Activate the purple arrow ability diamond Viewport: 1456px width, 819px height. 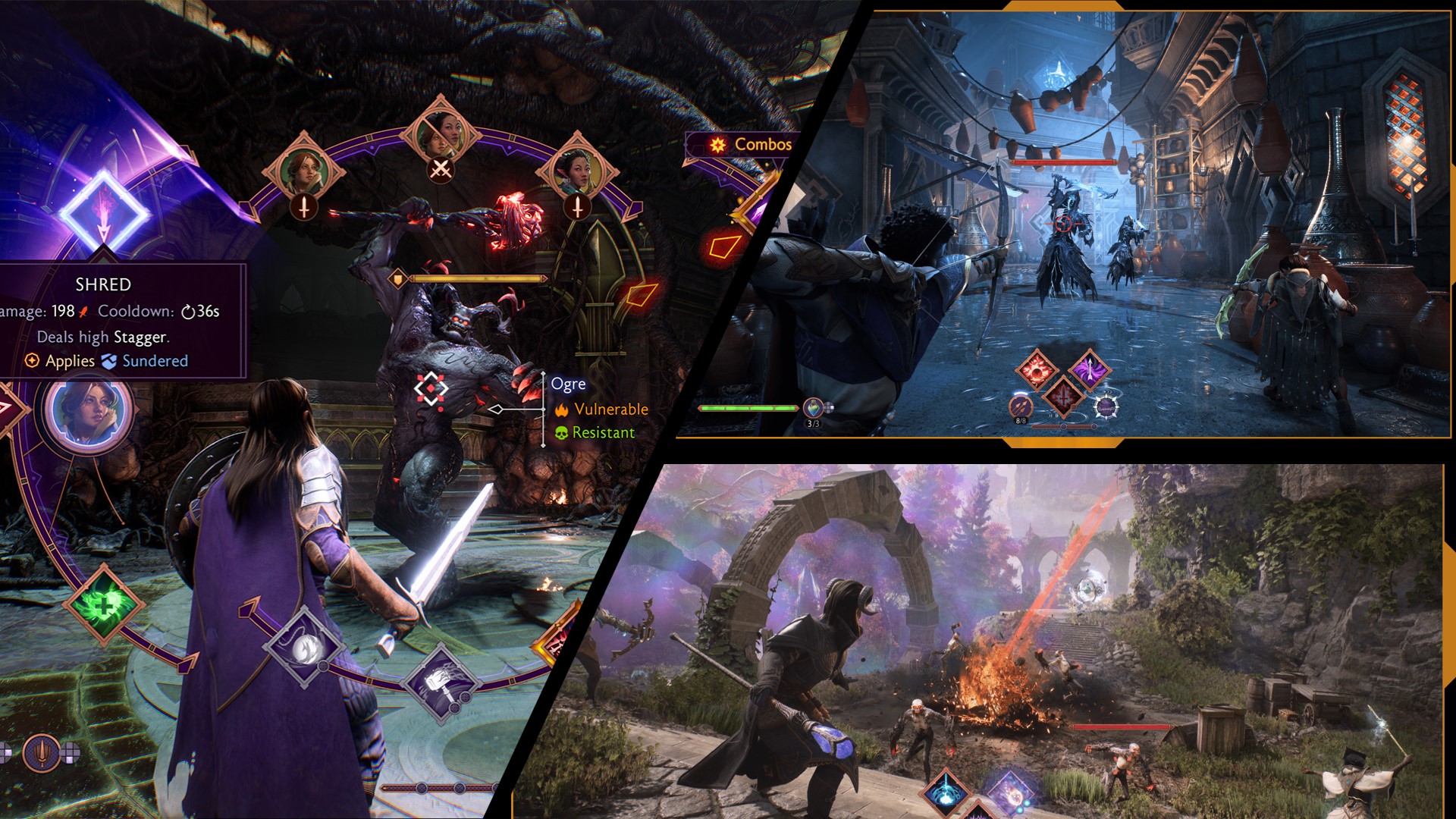point(1090,369)
